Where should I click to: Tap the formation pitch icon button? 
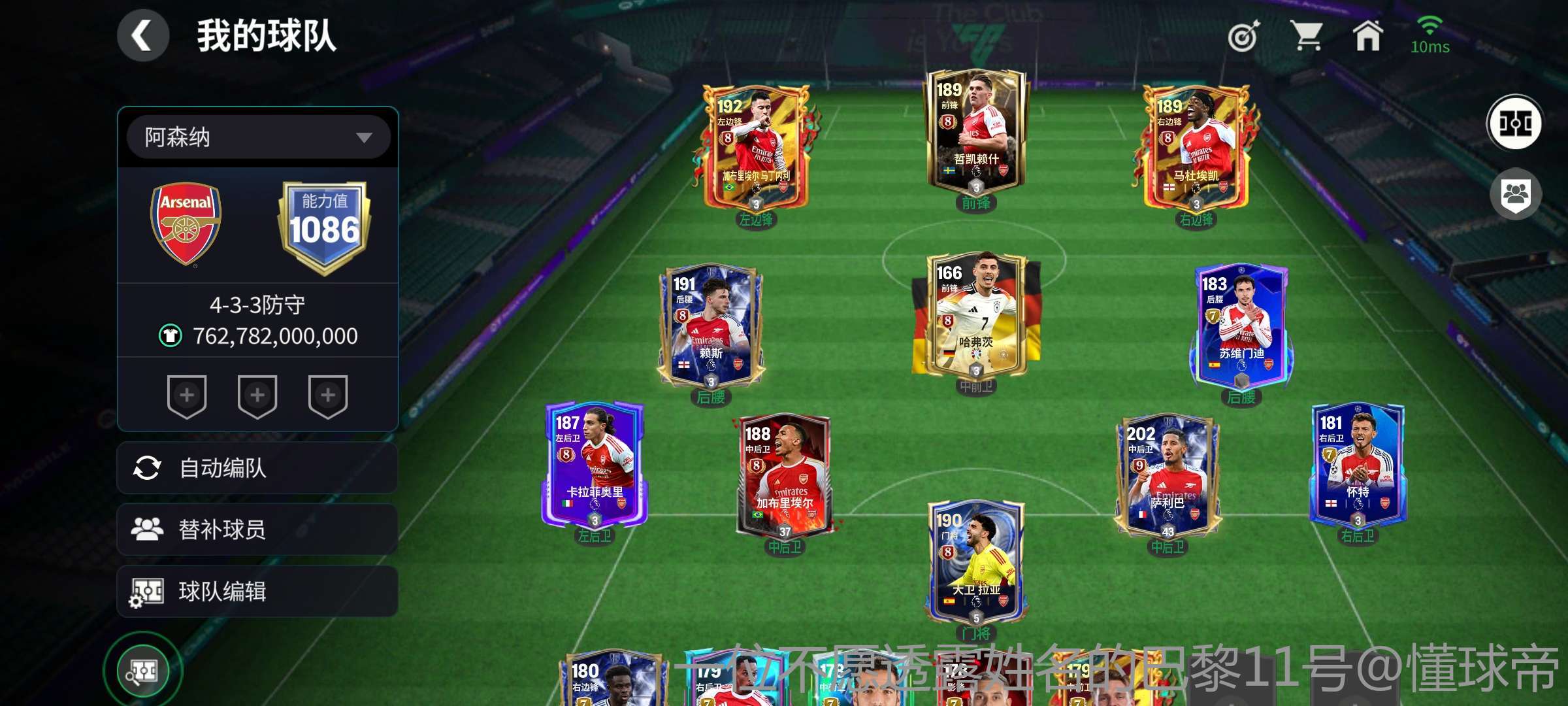1515,123
